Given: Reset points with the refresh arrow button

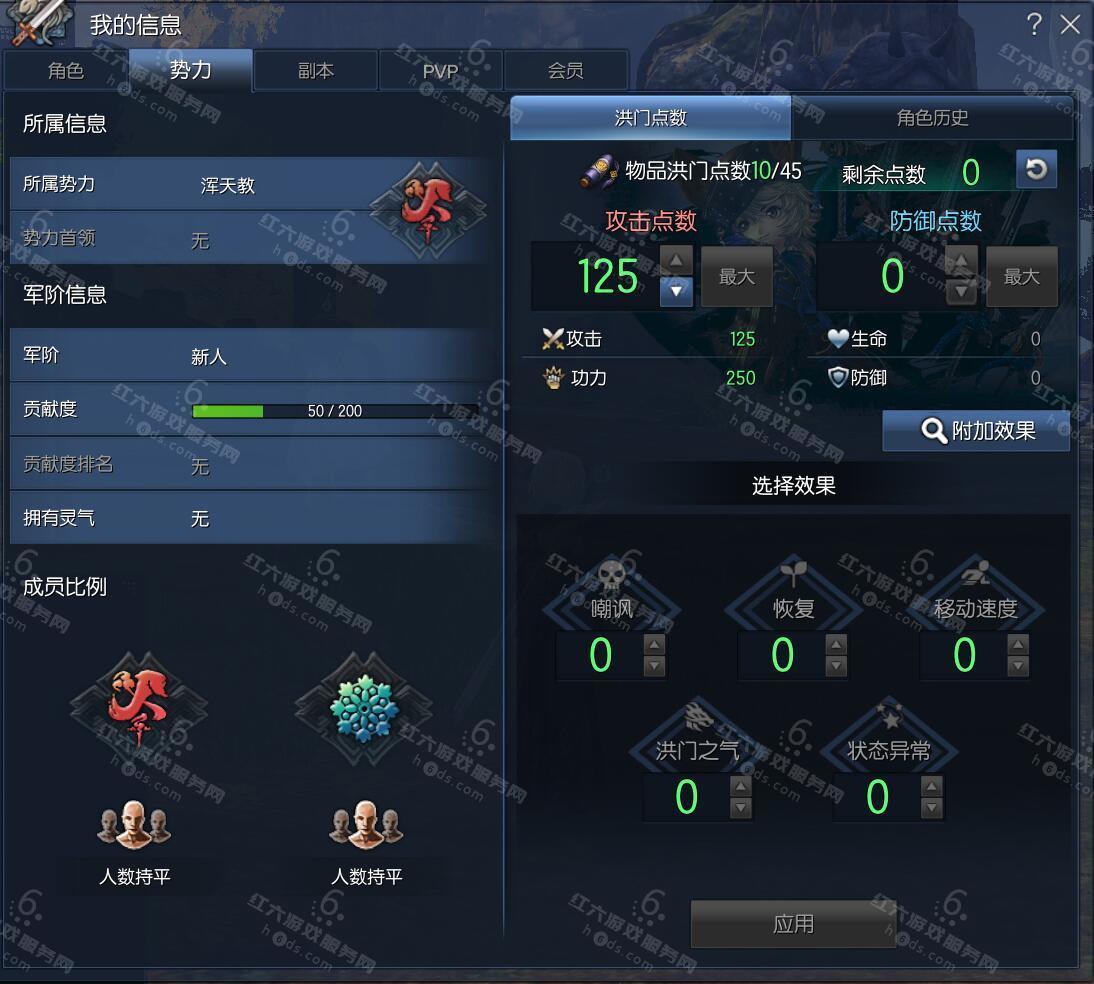Looking at the screenshot, I should tap(1036, 170).
